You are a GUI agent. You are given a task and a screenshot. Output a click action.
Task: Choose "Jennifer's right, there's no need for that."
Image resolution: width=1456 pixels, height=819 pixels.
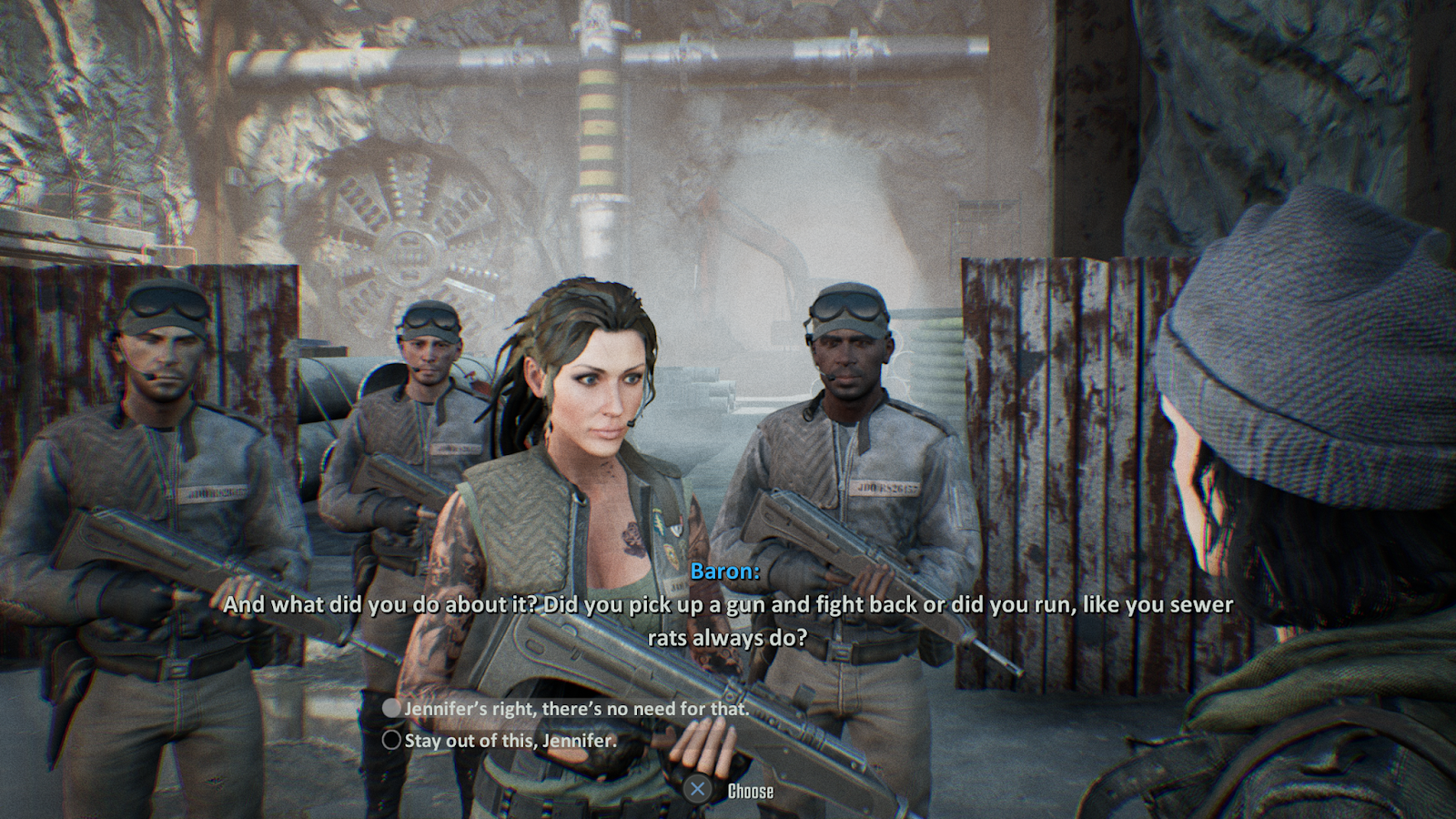[x=575, y=708]
